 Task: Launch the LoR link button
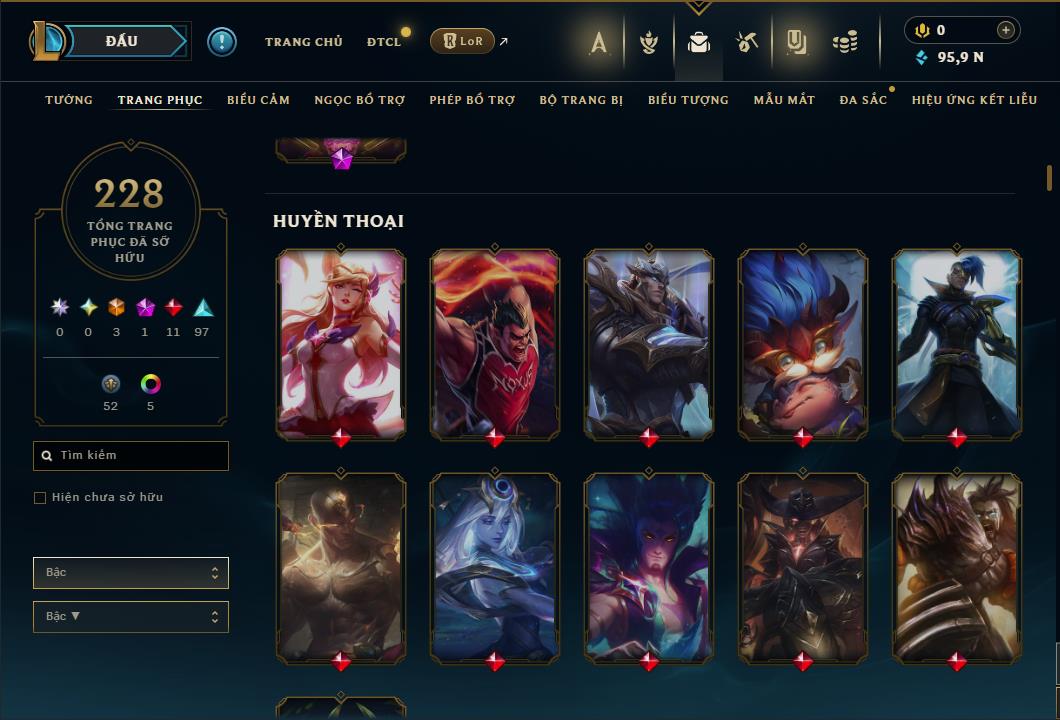pyautogui.click(x=462, y=41)
